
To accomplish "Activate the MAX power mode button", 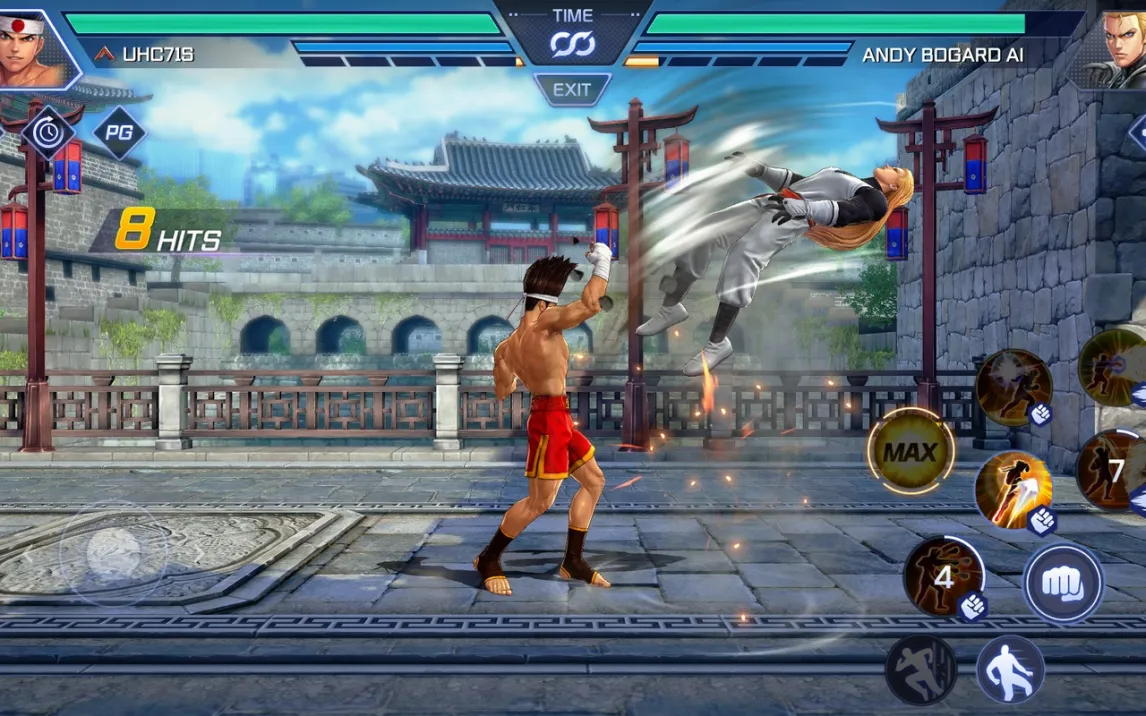I will [910, 452].
